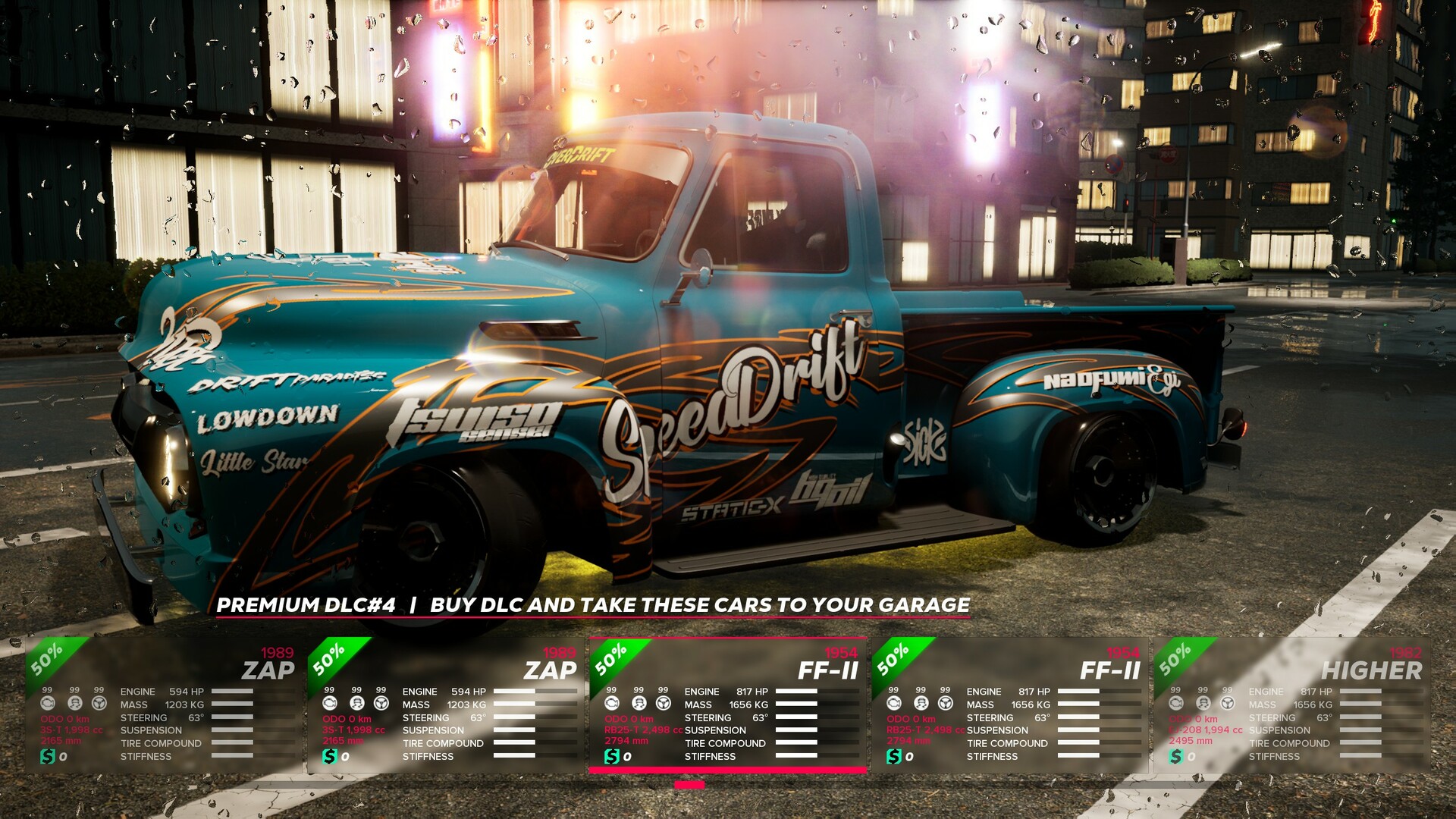This screenshot has height=819, width=1456.
Task: Click the steering wheel icon on the HIGHER card
Action: [x=1228, y=703]
